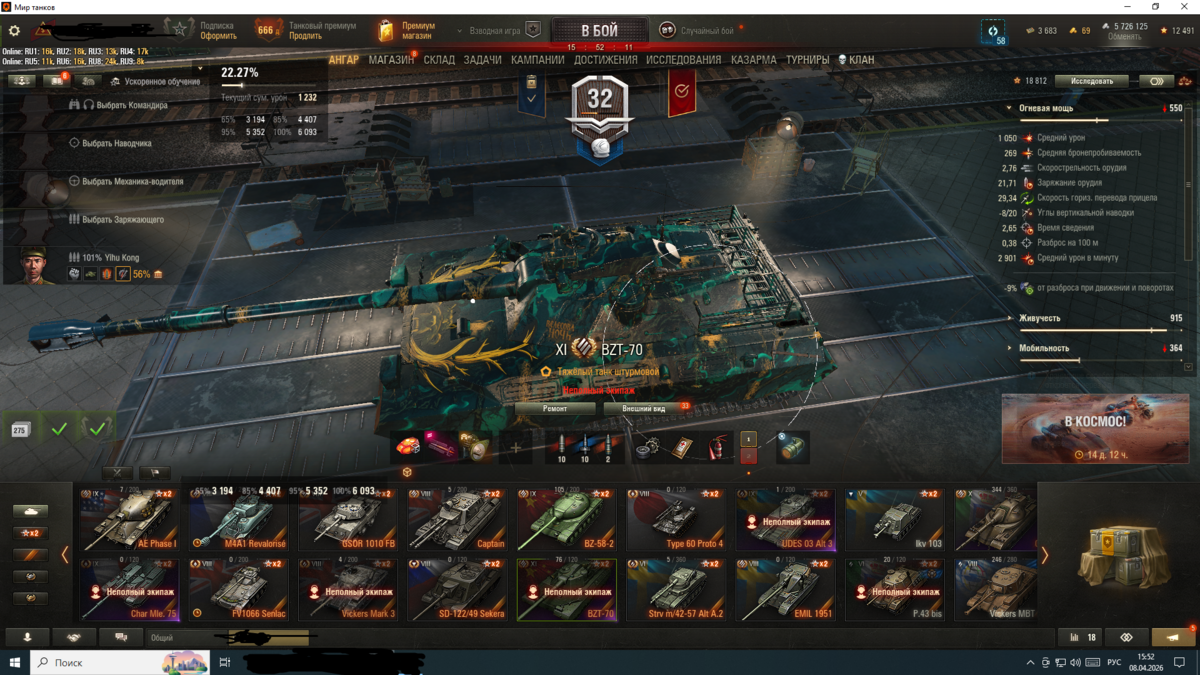Viewport: 1200px width, 675px height.
Task: Go to the КАМПАНИИ tab
Action: (538, 60)
